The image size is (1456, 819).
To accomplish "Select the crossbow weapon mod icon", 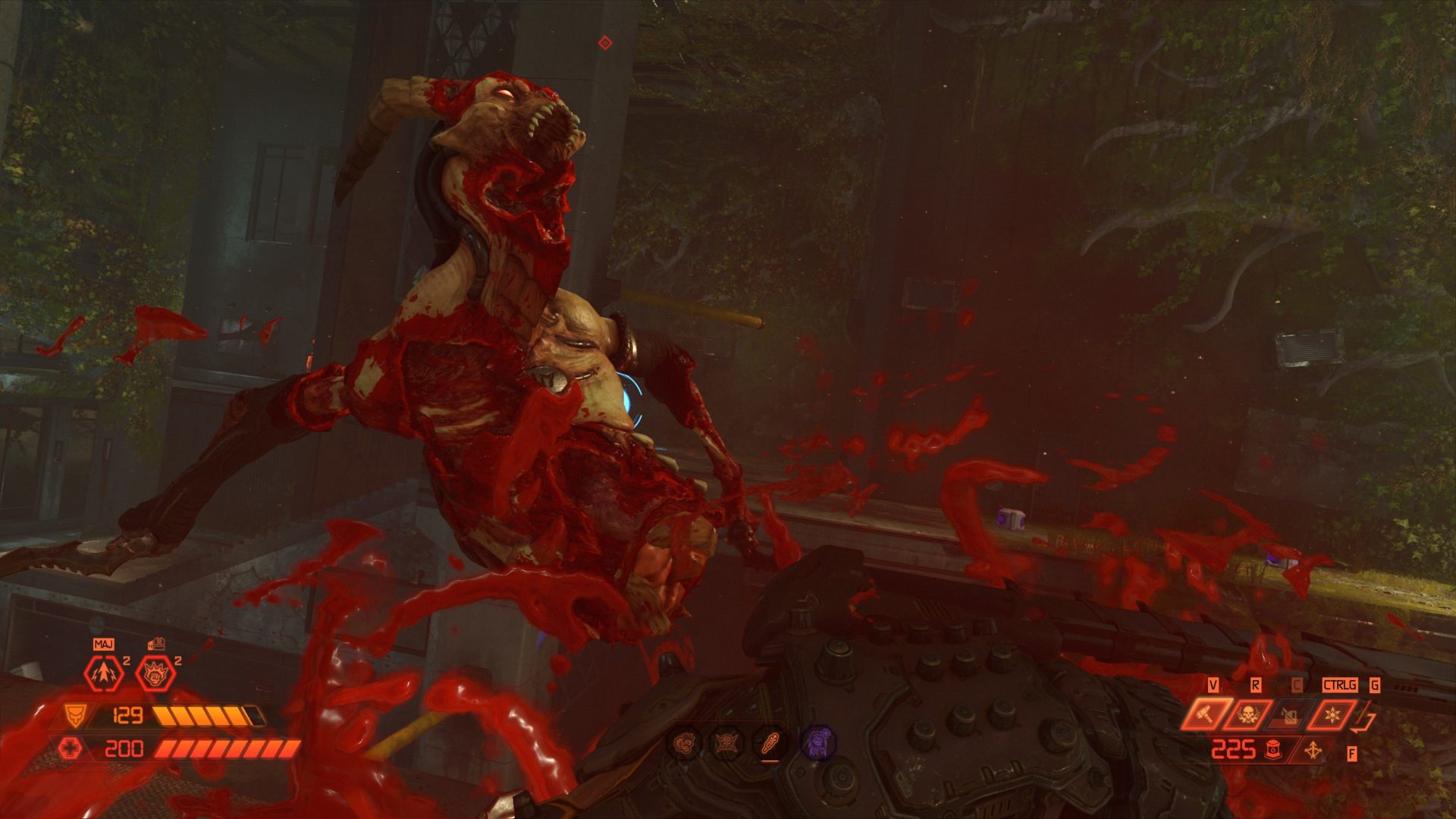I will [x=1312, y=751].
